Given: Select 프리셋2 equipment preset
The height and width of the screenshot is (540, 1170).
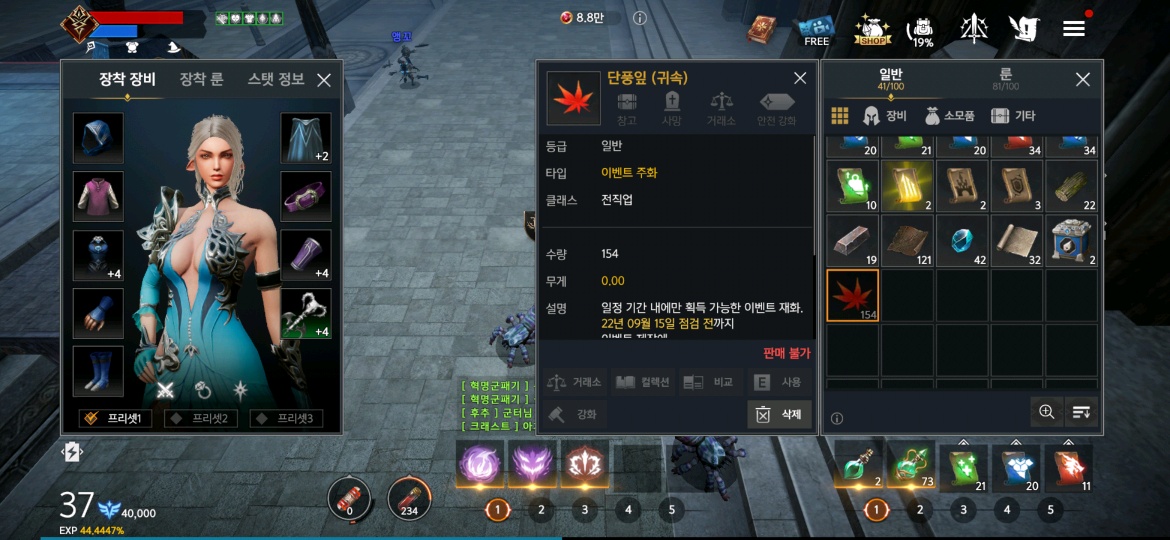Looking at the screenshot, I should pos(200,418).
